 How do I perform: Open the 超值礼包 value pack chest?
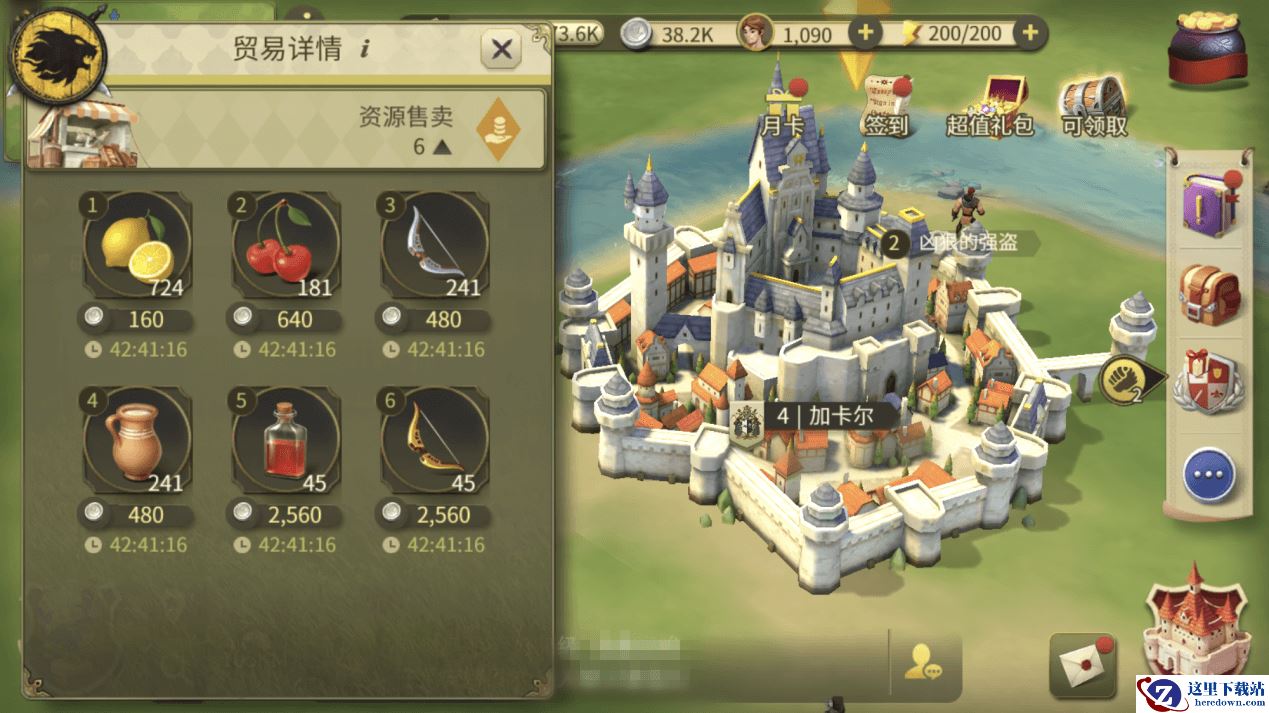[x=989, y=106]
